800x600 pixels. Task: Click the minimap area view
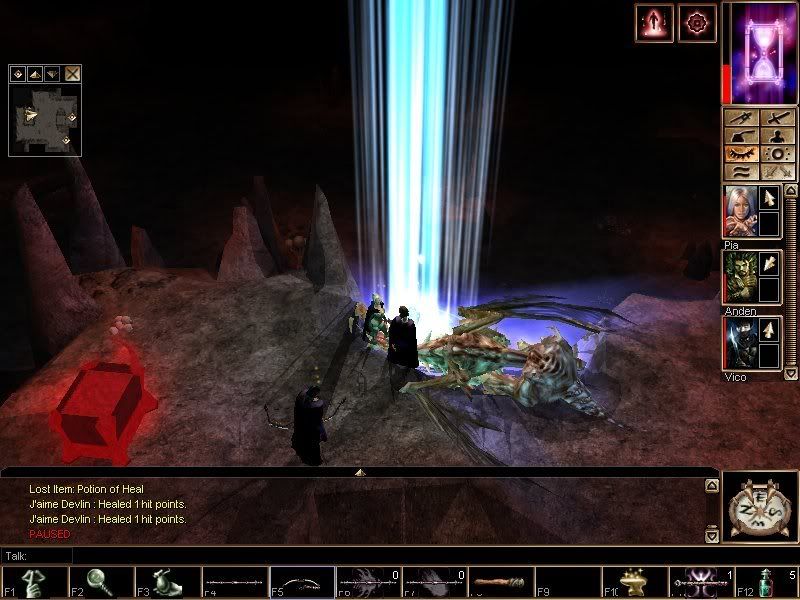43,118
